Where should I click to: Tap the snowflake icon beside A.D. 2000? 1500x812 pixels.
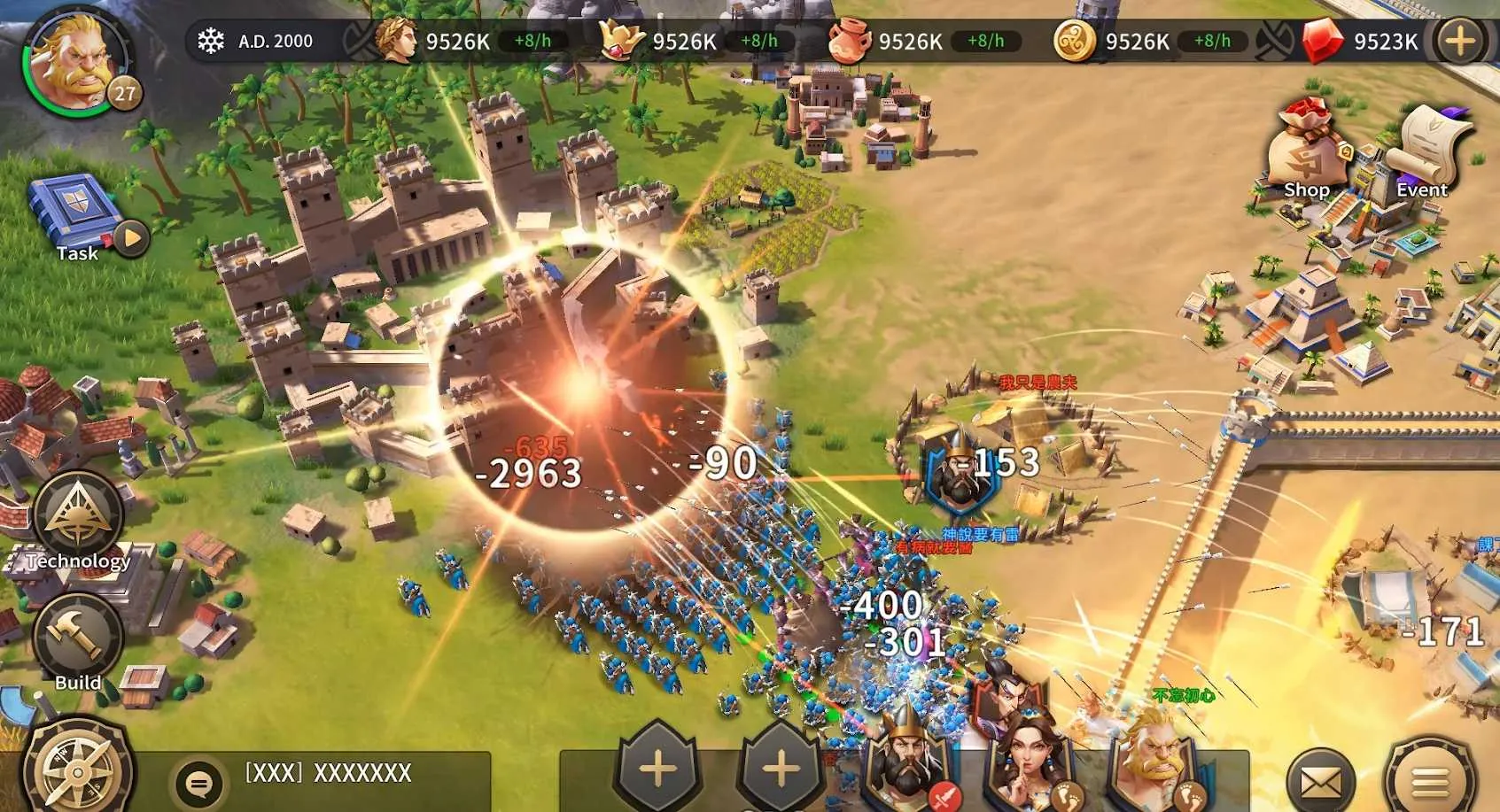click(x=210, y=39)
